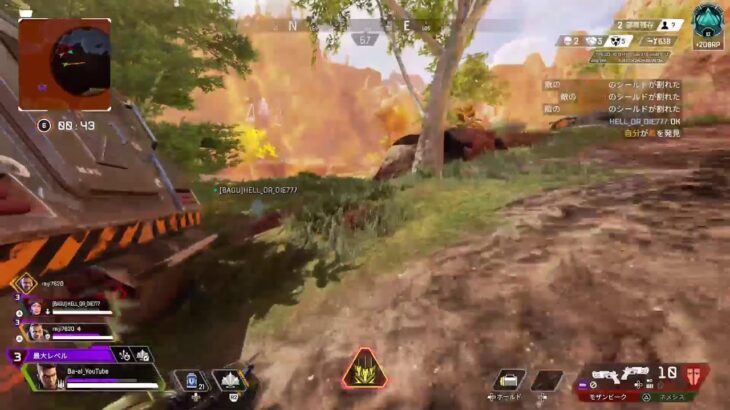Click the compass bar heading indicator
The height and width of the screenshot is (410, 730).
(367, 38)
